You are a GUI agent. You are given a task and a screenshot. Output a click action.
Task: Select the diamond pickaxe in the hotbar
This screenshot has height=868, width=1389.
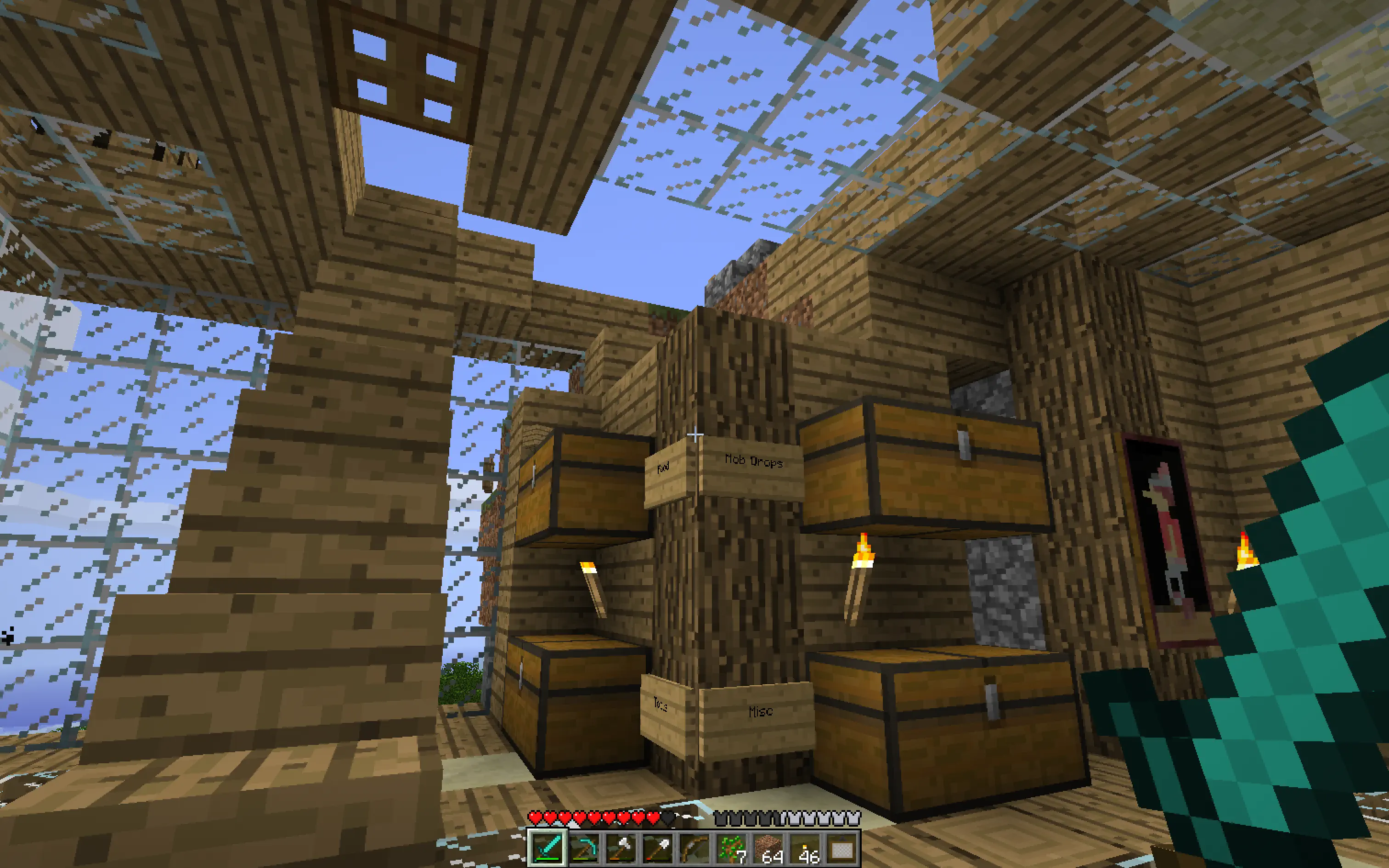[x=584, y=849]
